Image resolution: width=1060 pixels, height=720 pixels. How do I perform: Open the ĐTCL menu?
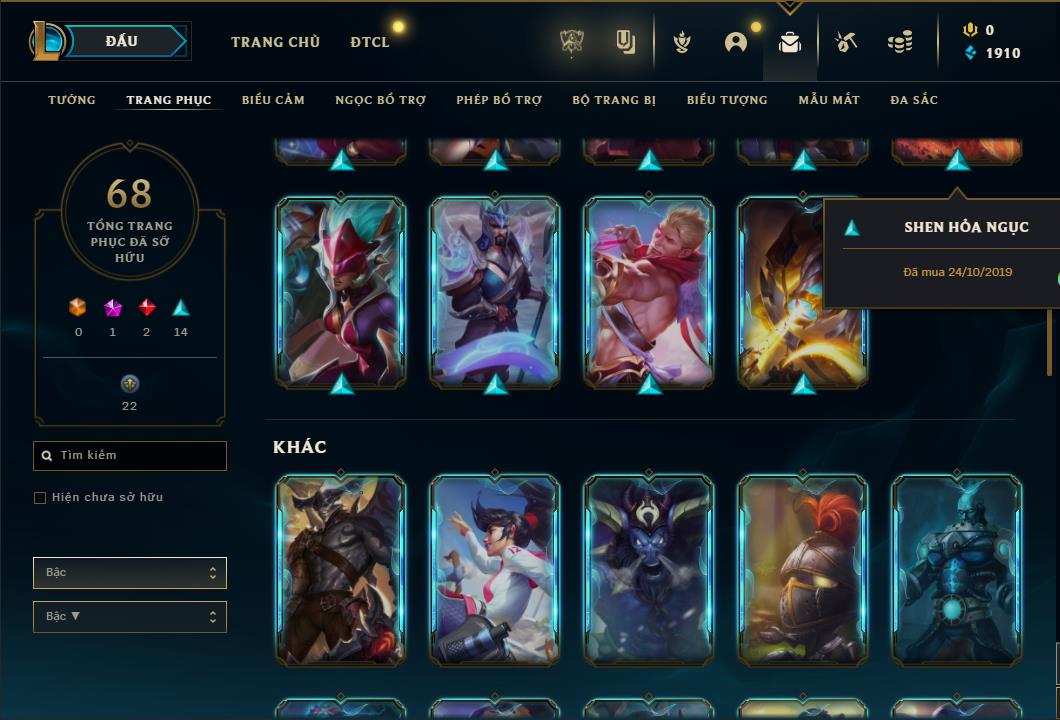(x=370, y=42)
